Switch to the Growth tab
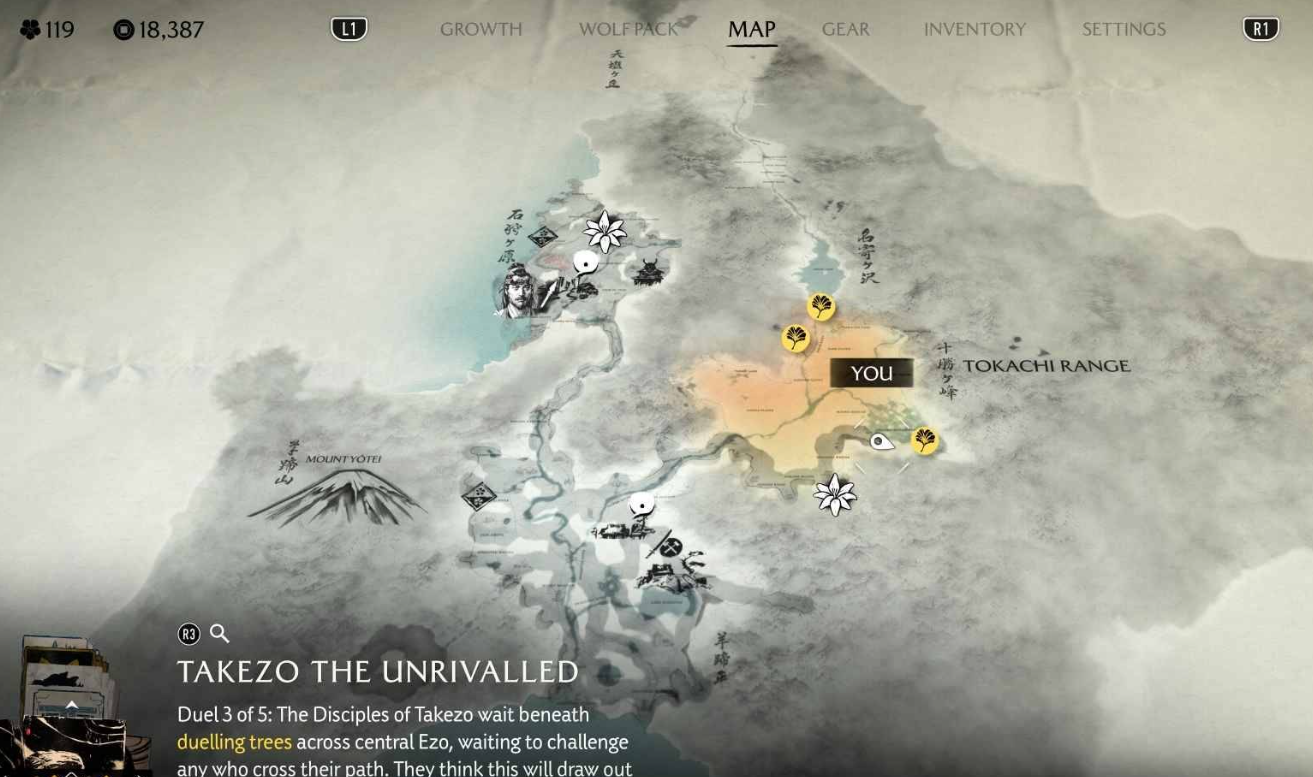1313x777 pixels. (x=481, y=29)
